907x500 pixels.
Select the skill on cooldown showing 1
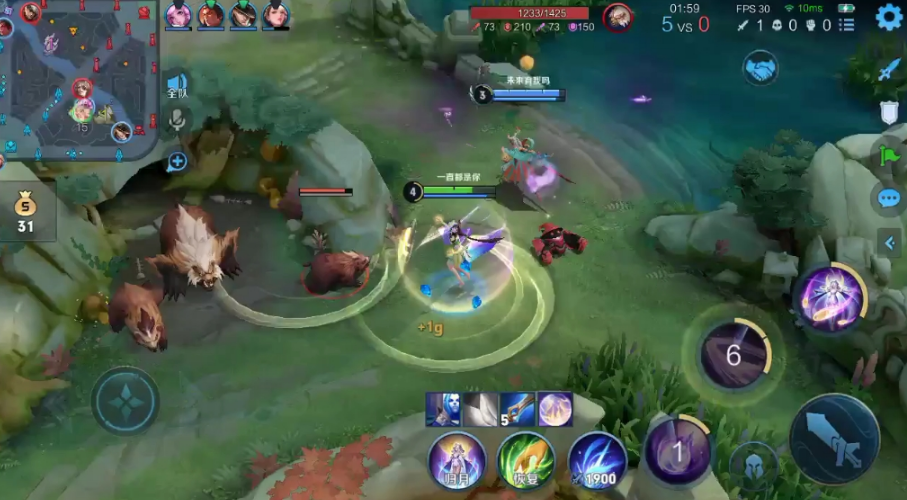[678, 453]
